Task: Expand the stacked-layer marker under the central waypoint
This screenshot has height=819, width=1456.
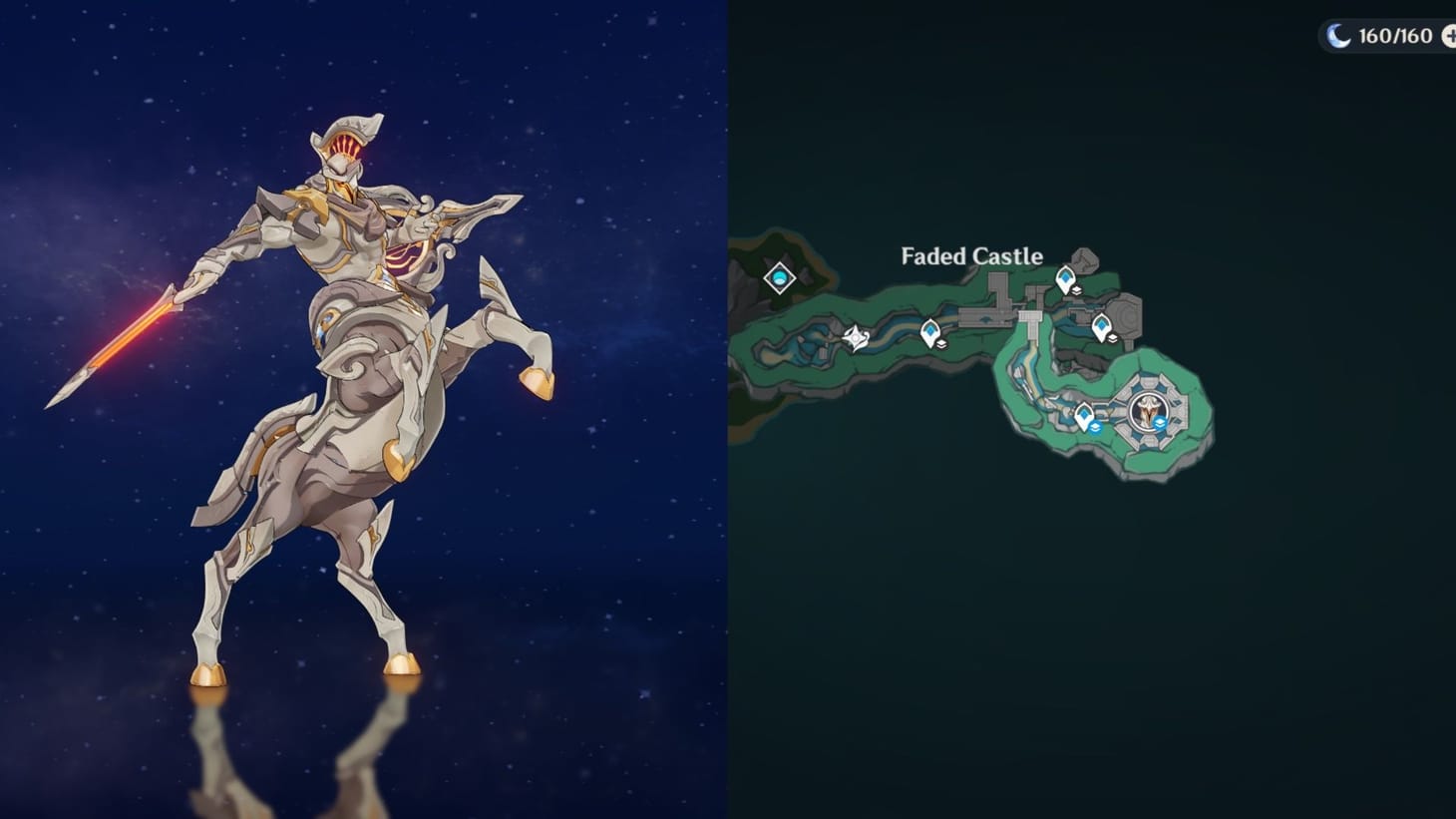Action: coord(941,344)
